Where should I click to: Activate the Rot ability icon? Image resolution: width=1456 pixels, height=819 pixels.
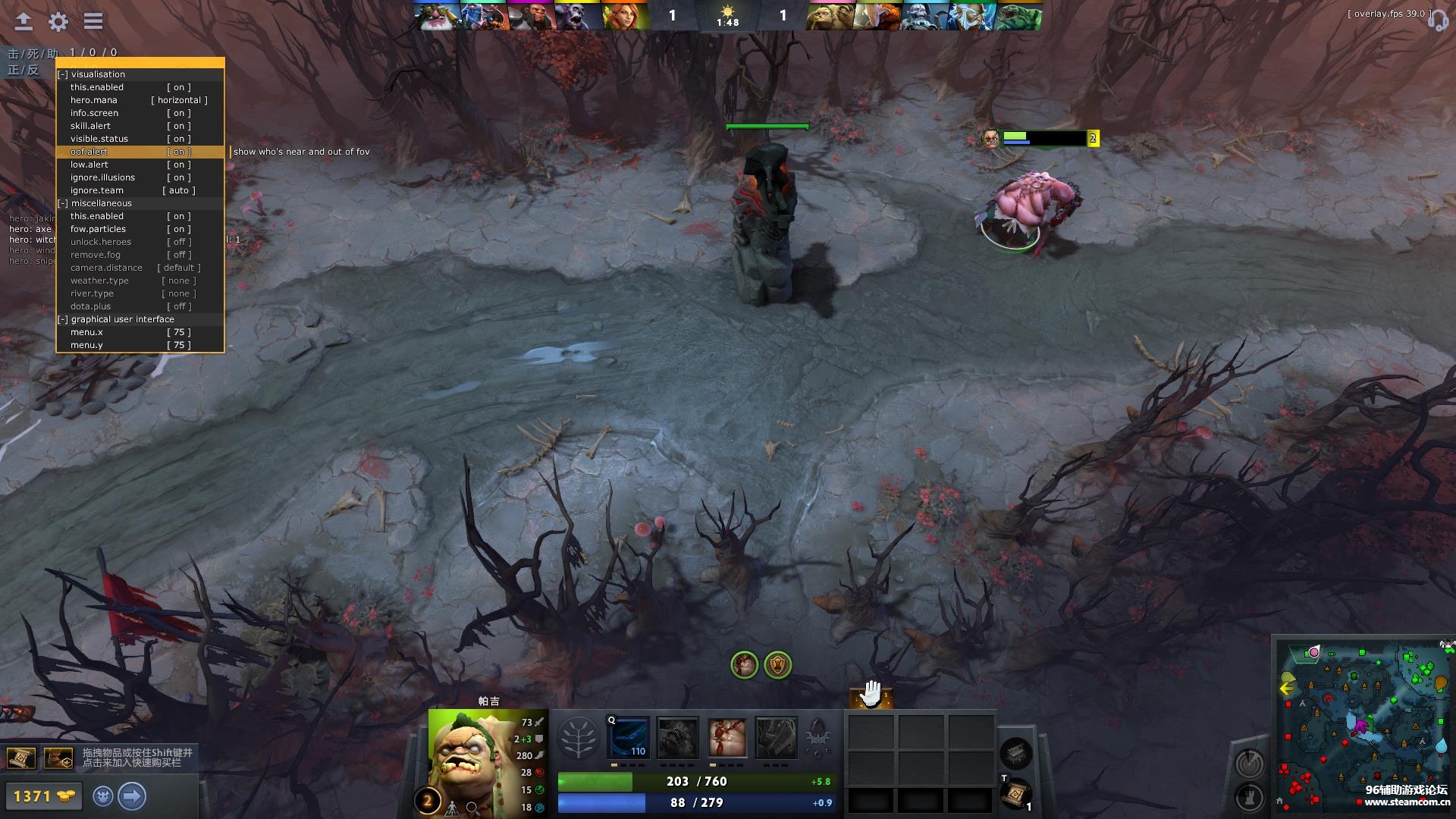[677, 738]
